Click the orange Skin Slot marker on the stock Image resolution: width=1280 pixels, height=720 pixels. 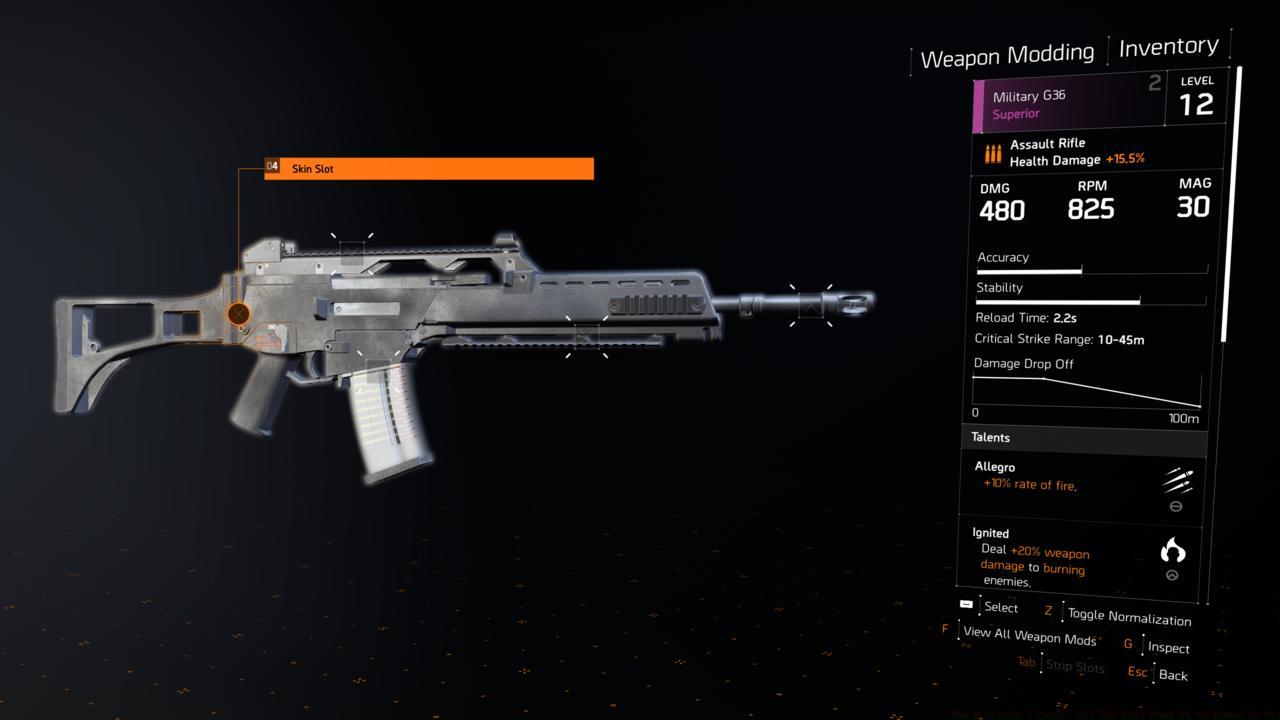click(x=238, y=313)
